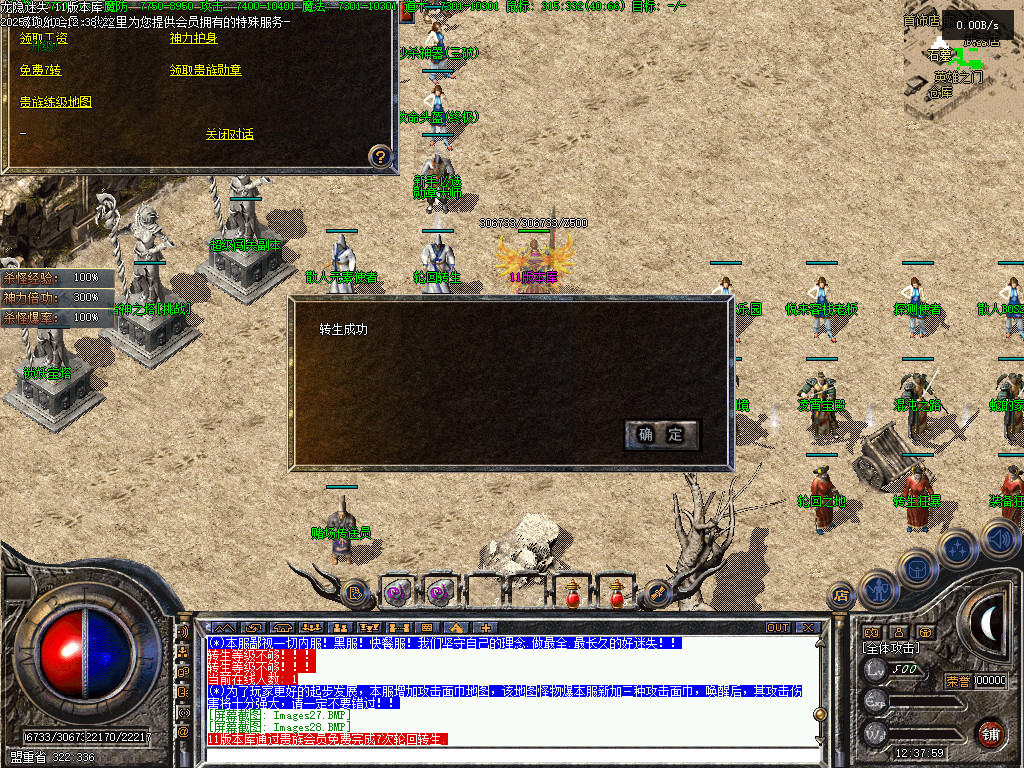1024x768 pixels.
Task: Claim the 领取贵族勋章 reward link
Action: pos(206,71)
